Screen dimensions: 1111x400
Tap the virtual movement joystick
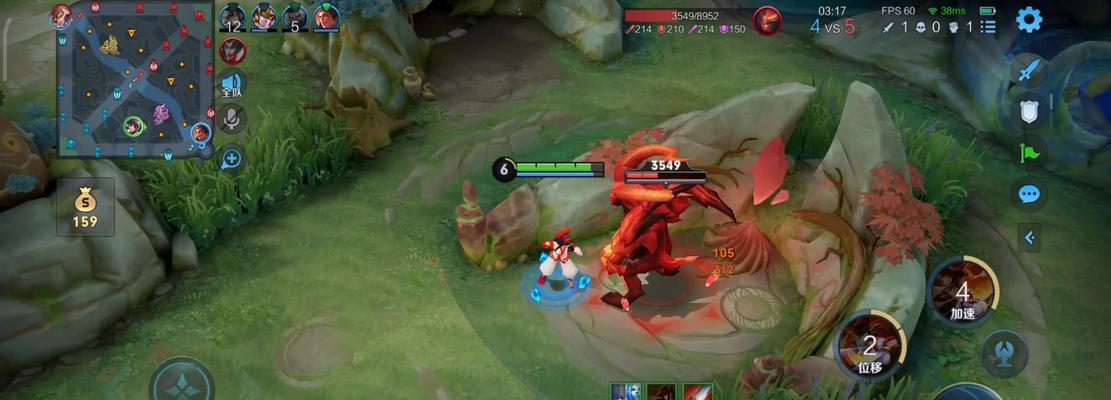pyautogui.click(x=182, y=383)
